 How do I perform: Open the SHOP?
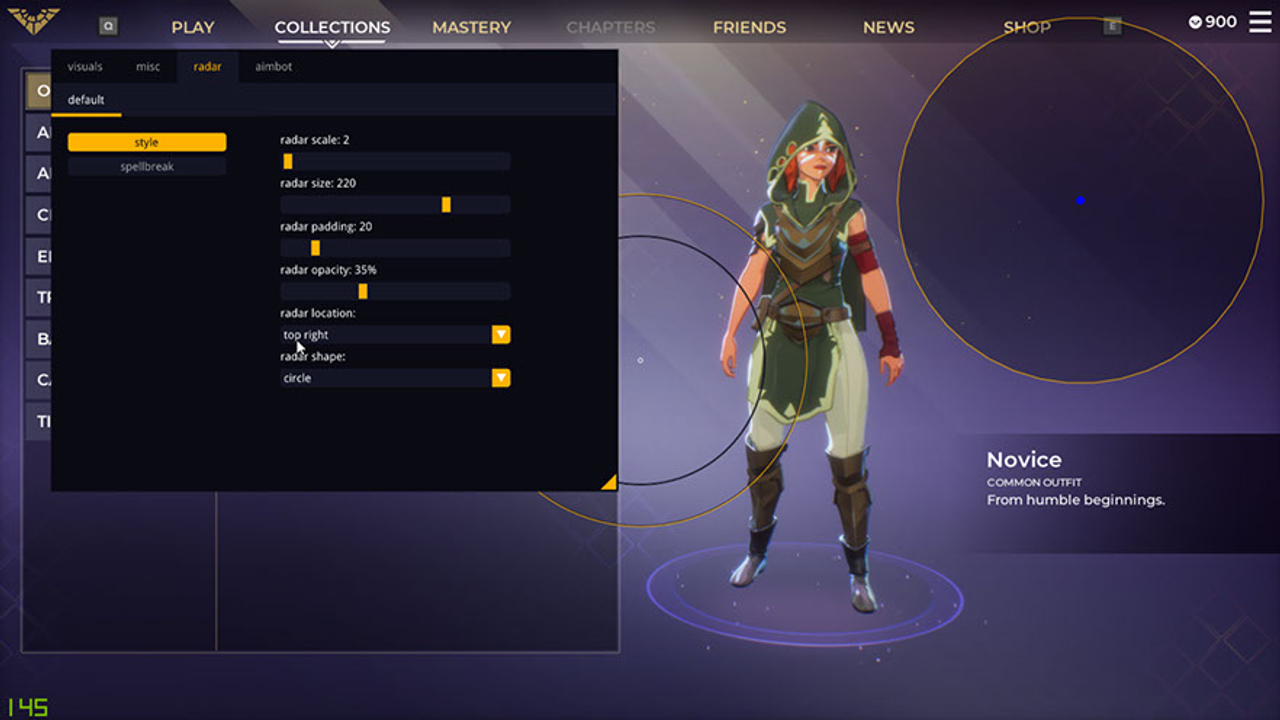(x=1027, y=27)
